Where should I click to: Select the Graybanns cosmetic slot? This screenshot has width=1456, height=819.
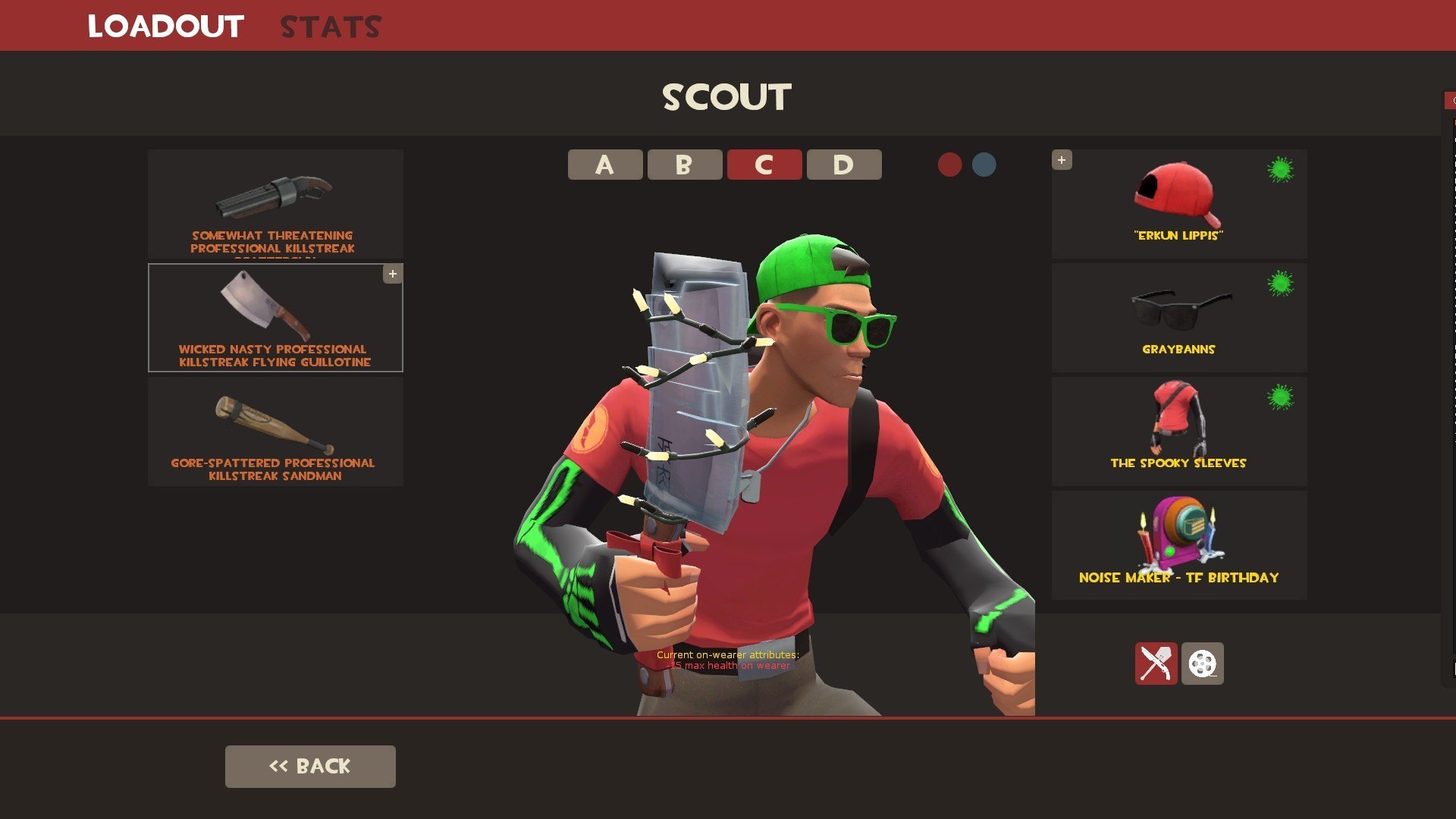coord(1178,318)
